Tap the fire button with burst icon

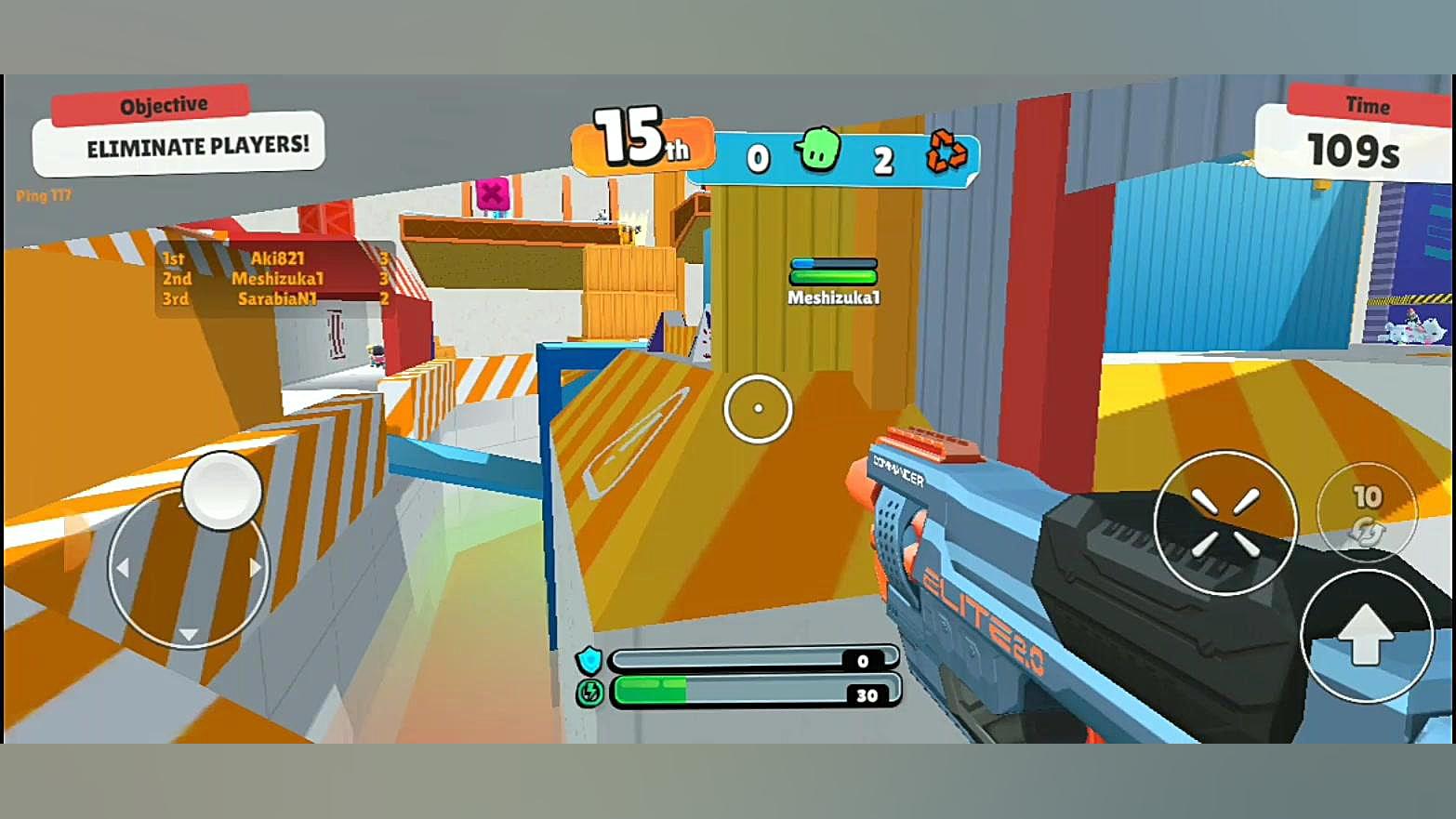point(1224,522)
